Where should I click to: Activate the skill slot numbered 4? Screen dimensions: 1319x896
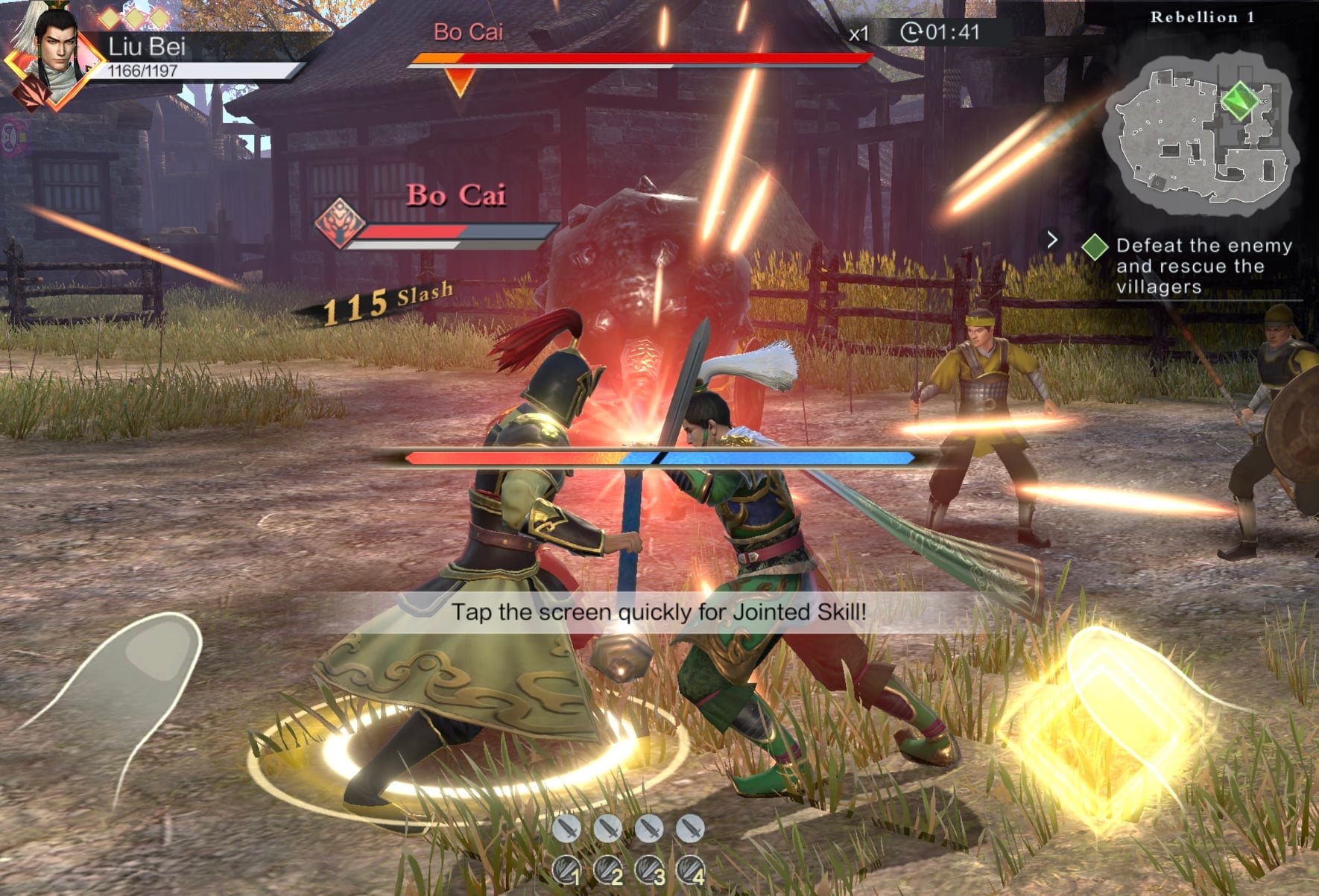click(x=691, y=869)
